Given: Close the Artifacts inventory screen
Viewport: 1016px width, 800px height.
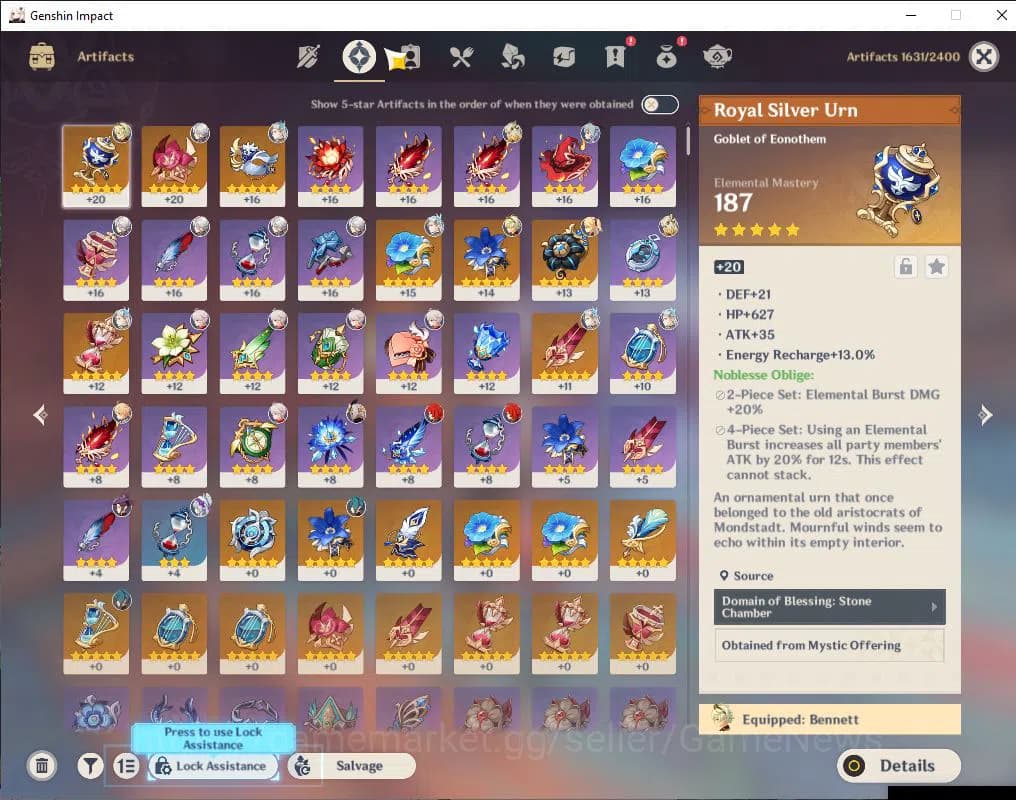Looking at the screenshot, I should [984, 57].
